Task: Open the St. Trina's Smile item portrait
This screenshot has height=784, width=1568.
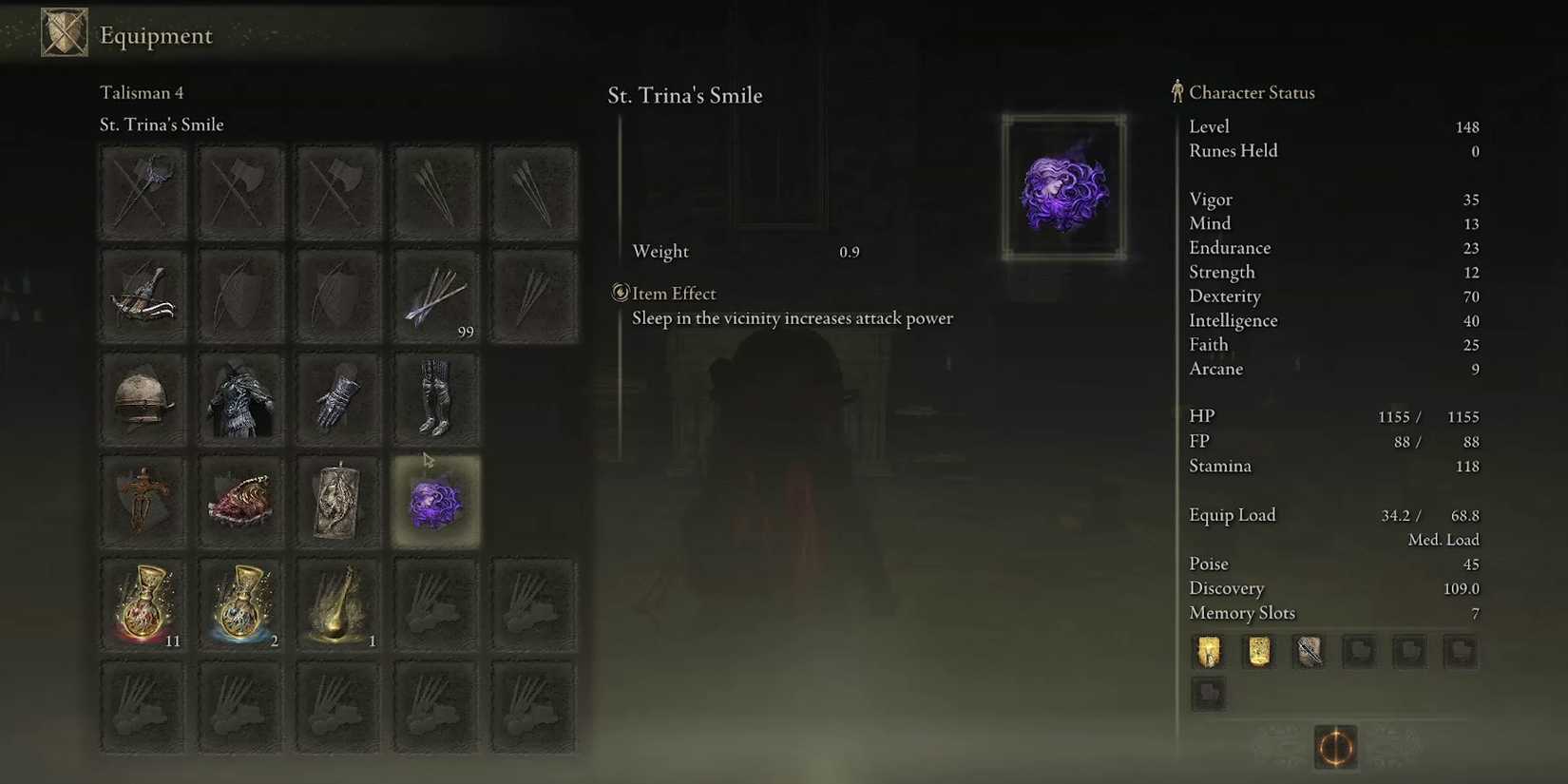Action: pos(1063,185)
